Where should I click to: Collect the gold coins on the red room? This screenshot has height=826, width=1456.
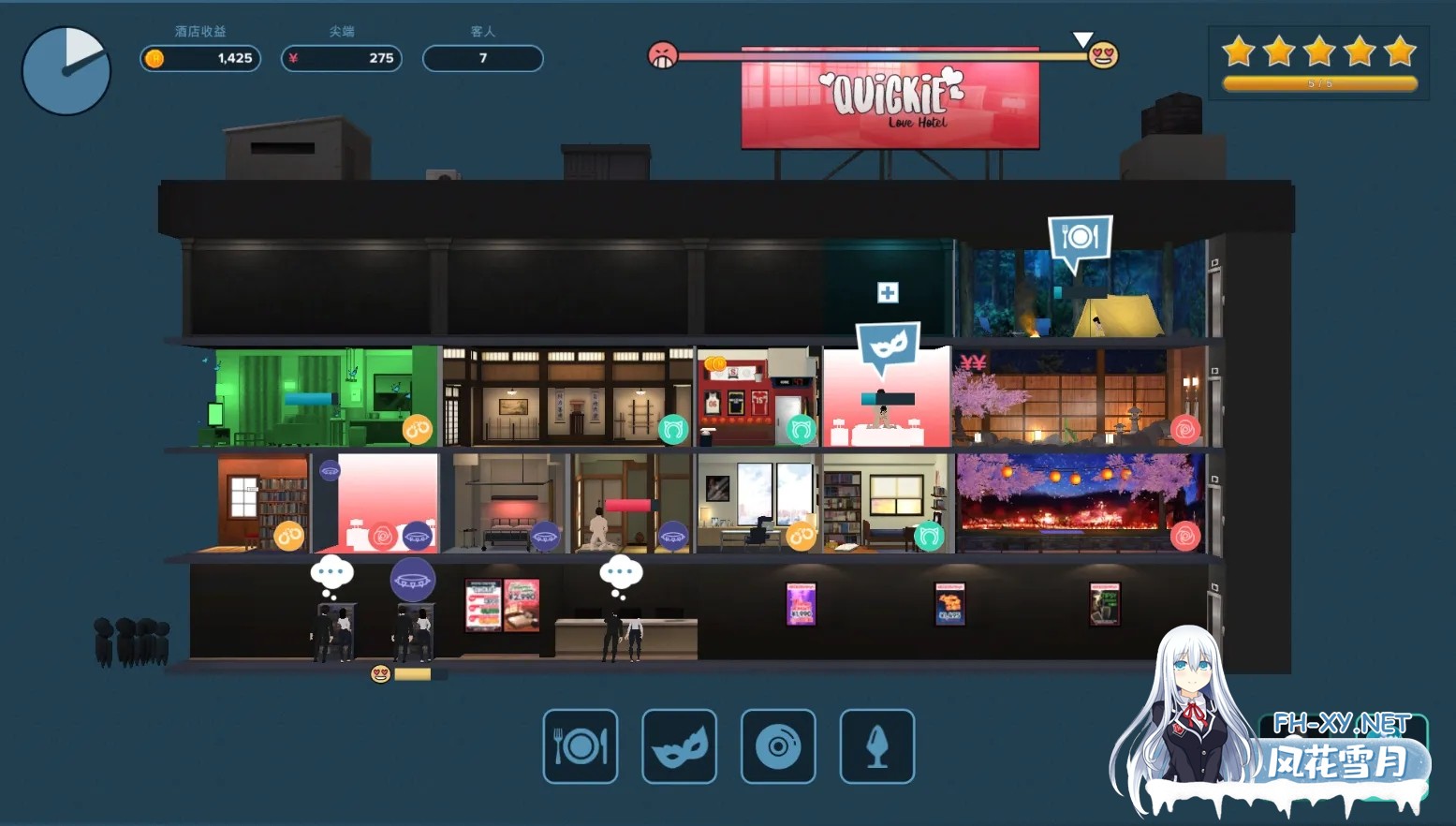point(715,363)
